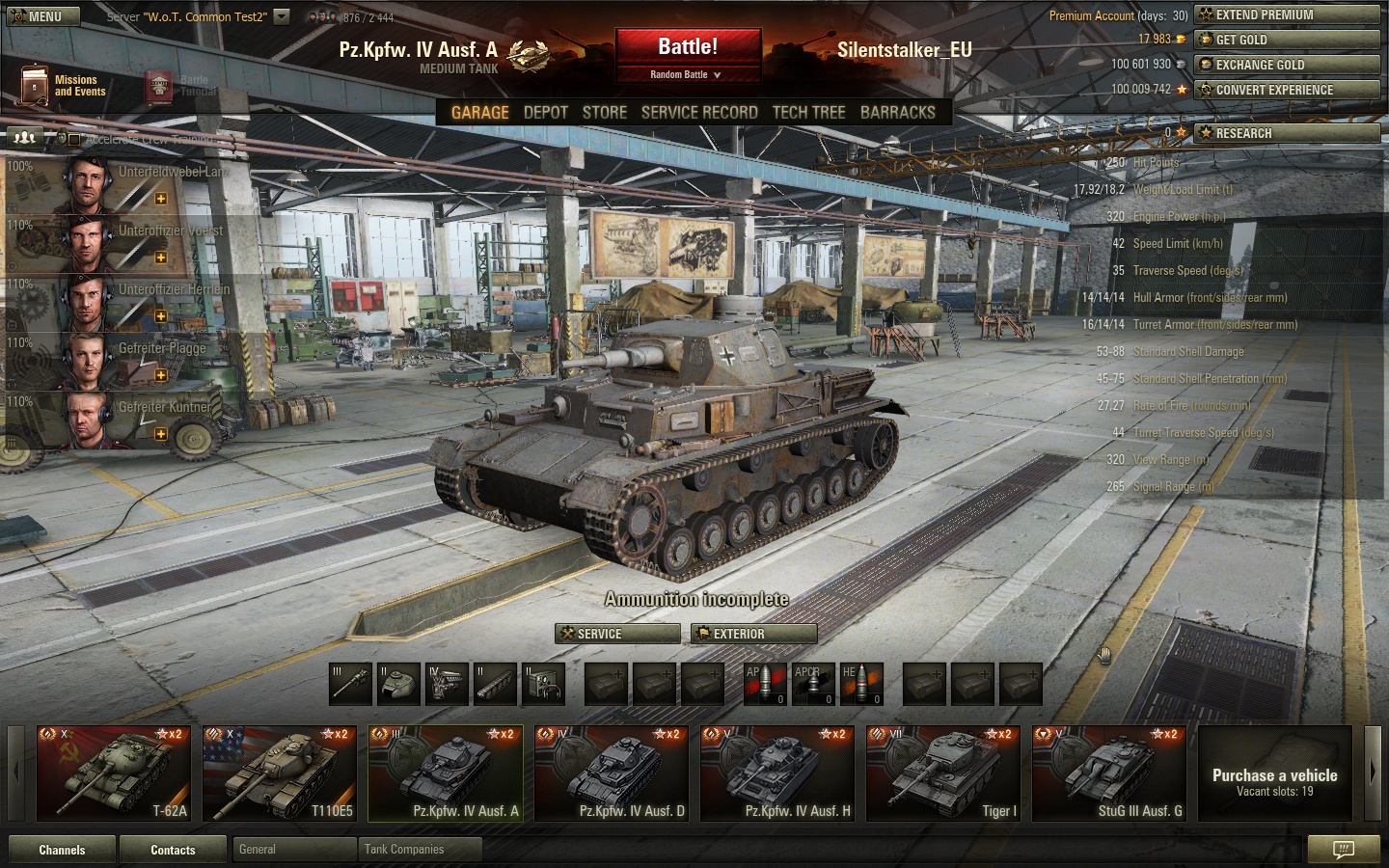Image resolution: width=1389 pixels, height=868 pixels.
Task: Open the BARRACKS tab
Action: click(x=897, y=113)
